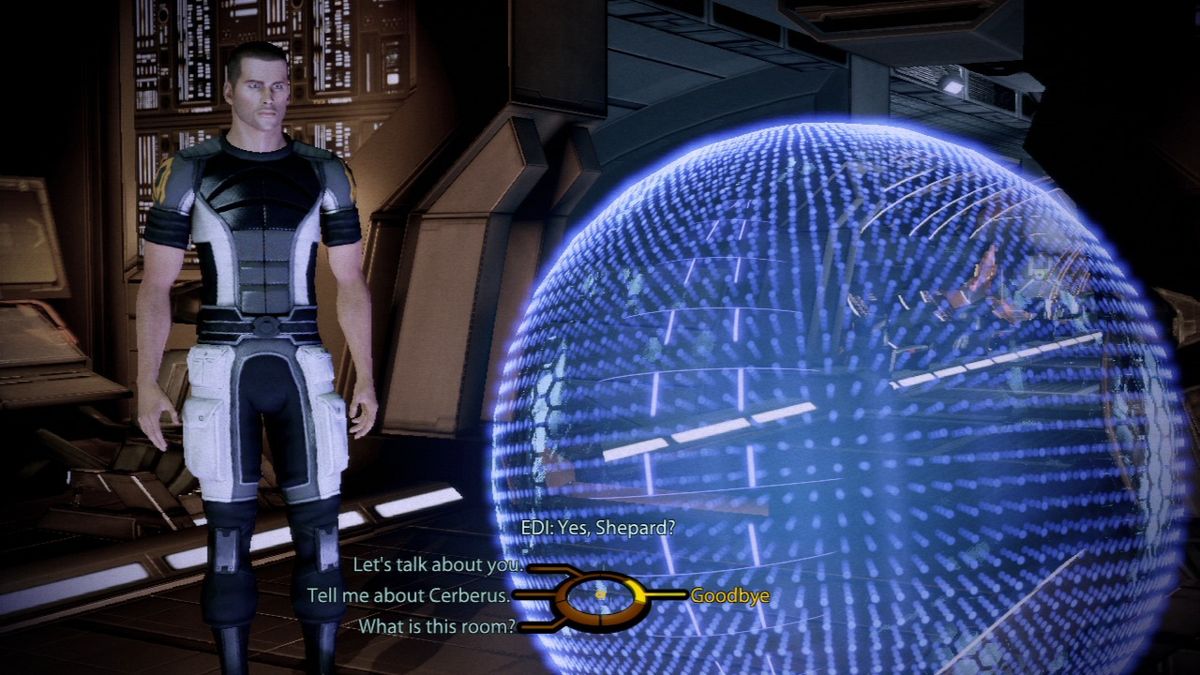Choose "Let's talk about you." reply

tap(437, 565)
